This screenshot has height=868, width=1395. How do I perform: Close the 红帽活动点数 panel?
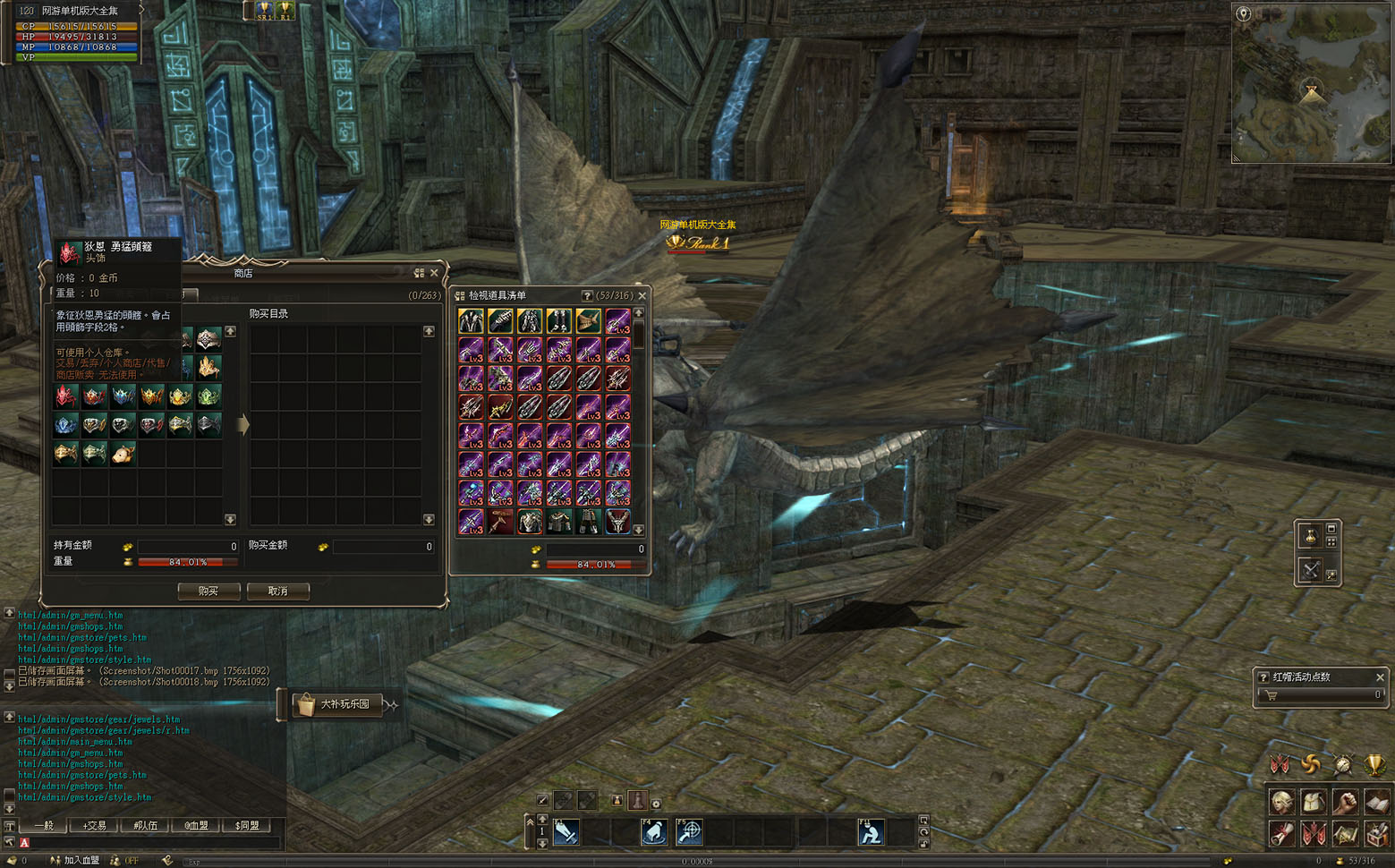1380,677
